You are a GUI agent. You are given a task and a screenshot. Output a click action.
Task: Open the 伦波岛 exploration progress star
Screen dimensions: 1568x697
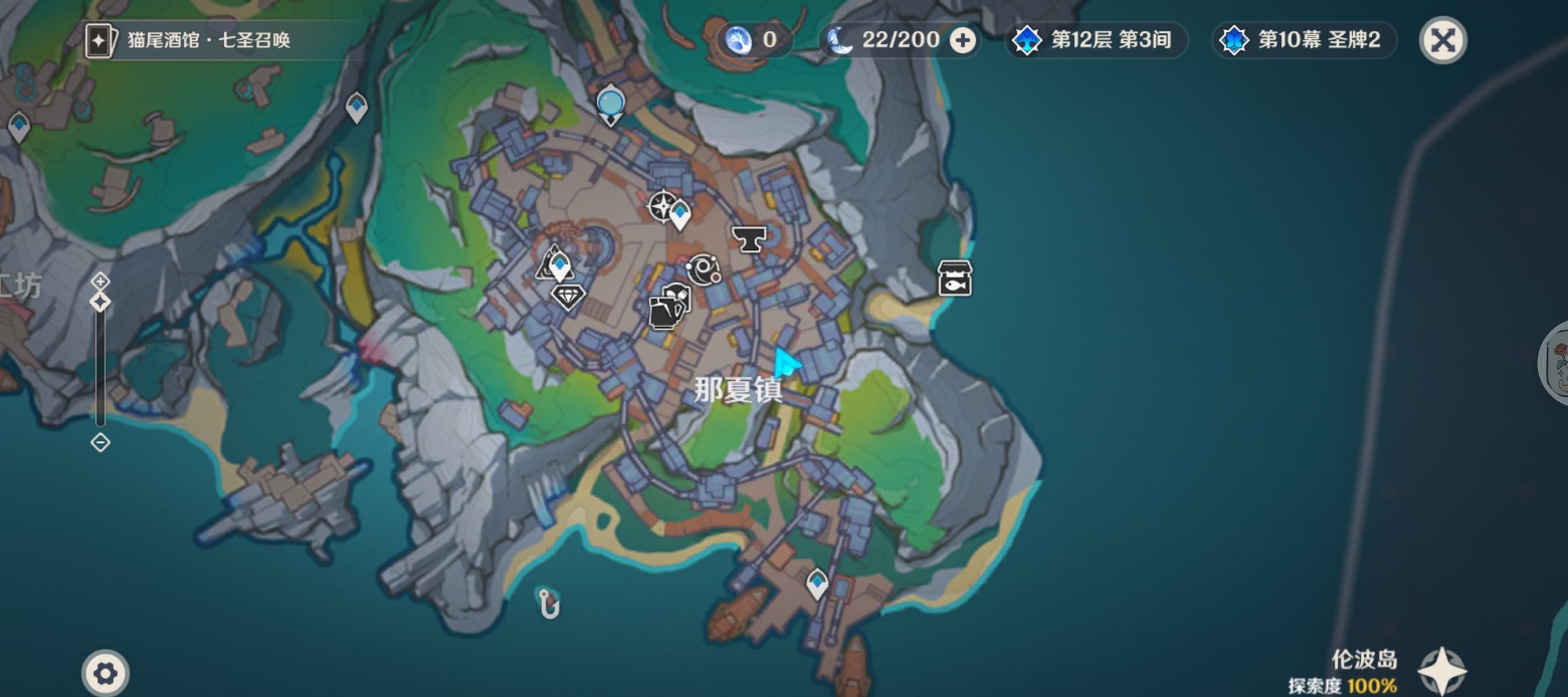point(1441,672)
